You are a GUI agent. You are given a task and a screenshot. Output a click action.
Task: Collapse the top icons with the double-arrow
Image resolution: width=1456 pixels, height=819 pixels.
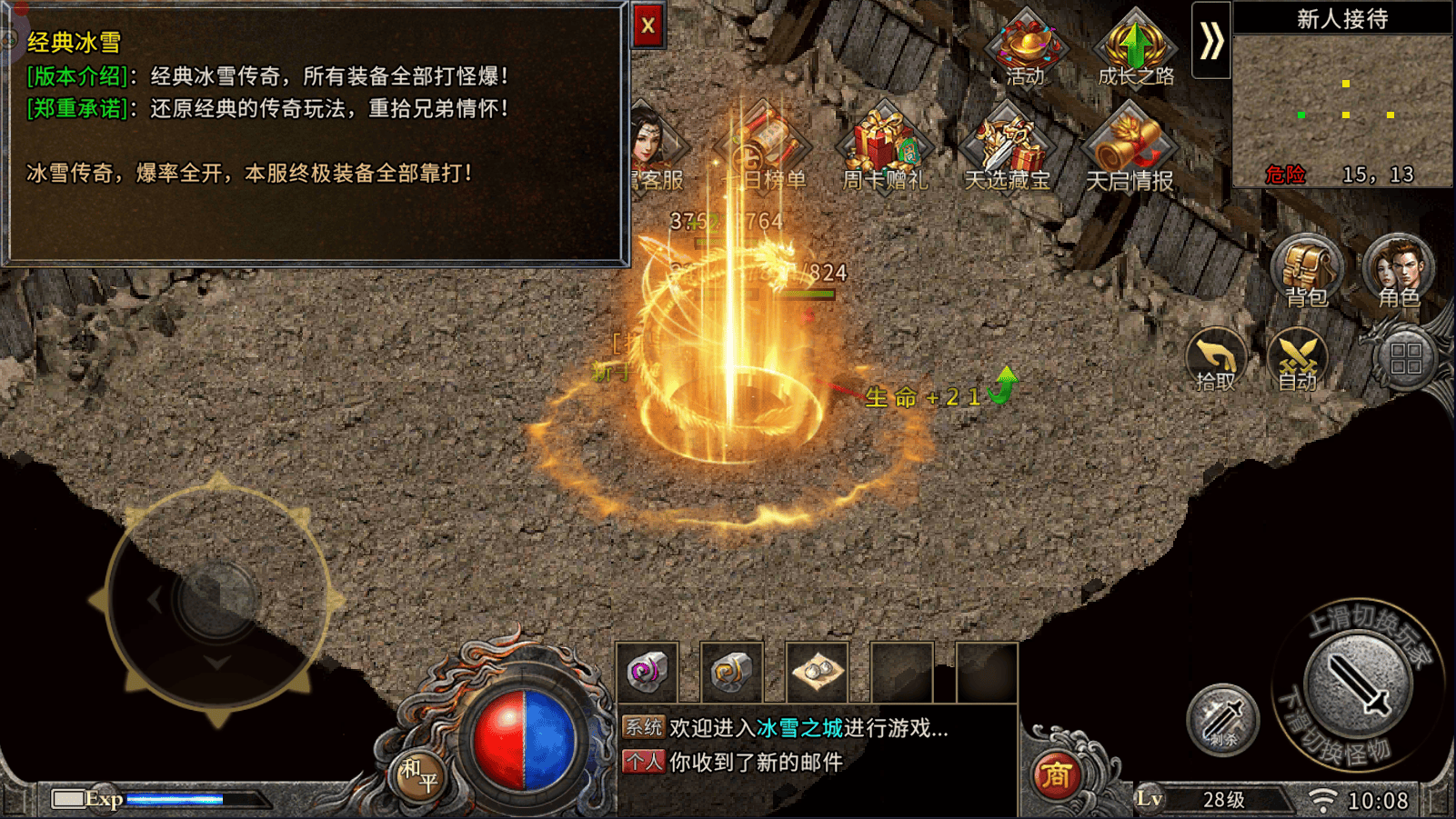pyautogui.click(x=1211, y=41)
